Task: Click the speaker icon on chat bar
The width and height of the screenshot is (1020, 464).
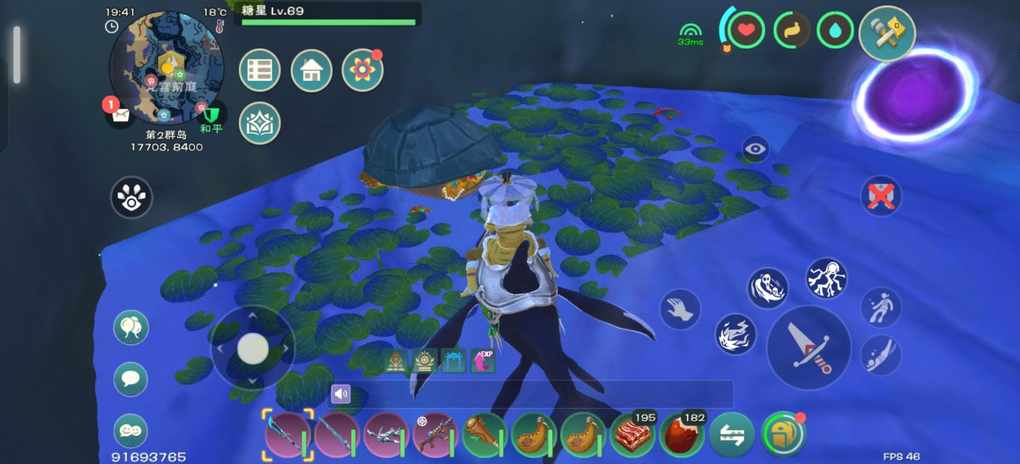Action: point(342,394)
